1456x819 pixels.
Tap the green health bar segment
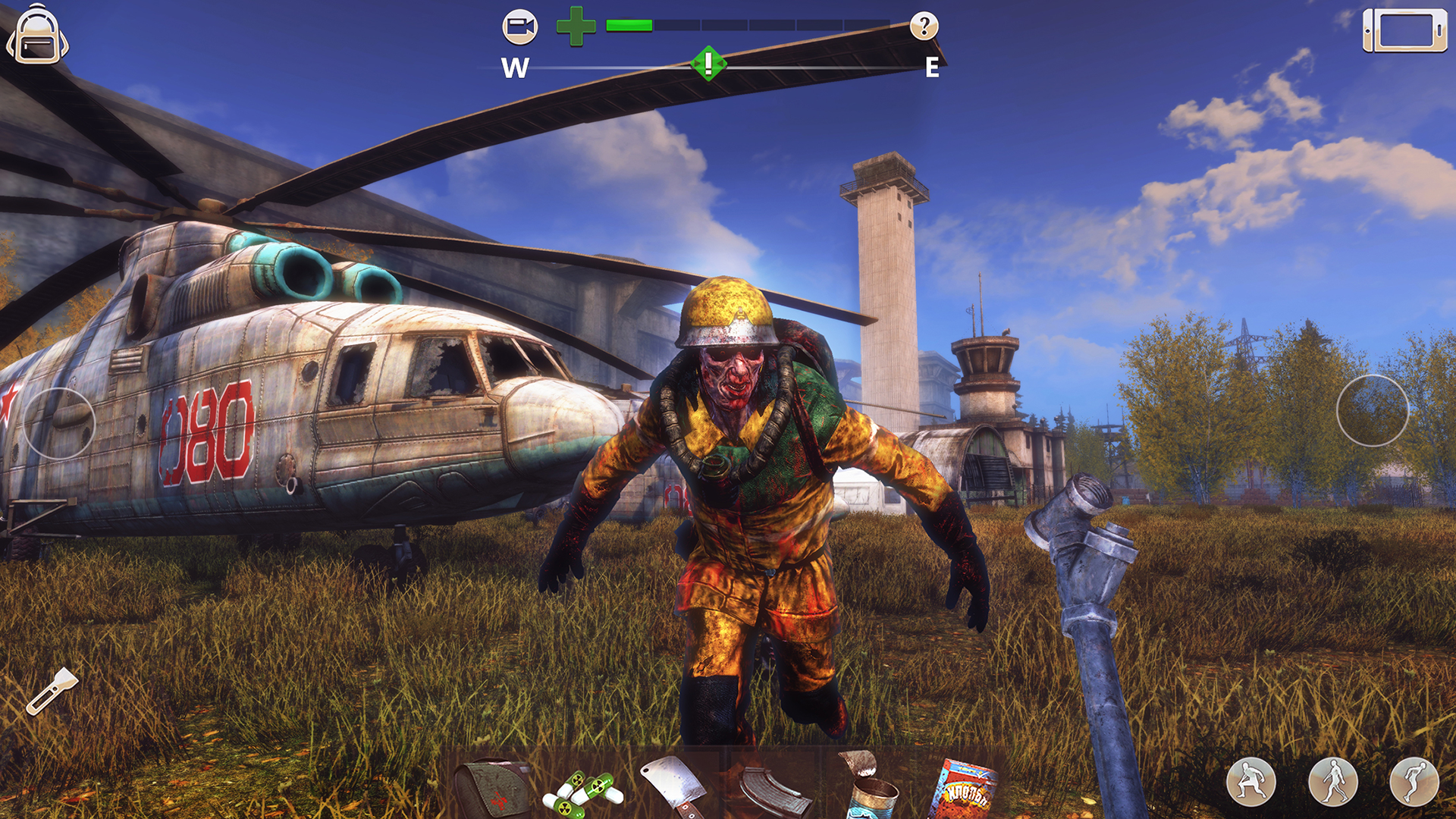629,24
